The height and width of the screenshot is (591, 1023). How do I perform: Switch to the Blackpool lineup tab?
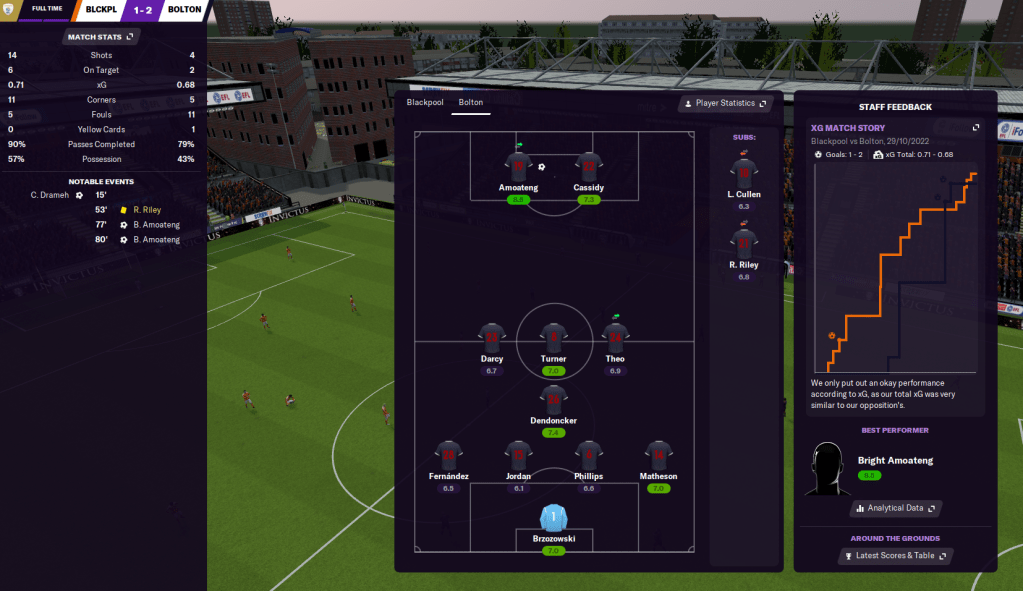click(424, 103)
